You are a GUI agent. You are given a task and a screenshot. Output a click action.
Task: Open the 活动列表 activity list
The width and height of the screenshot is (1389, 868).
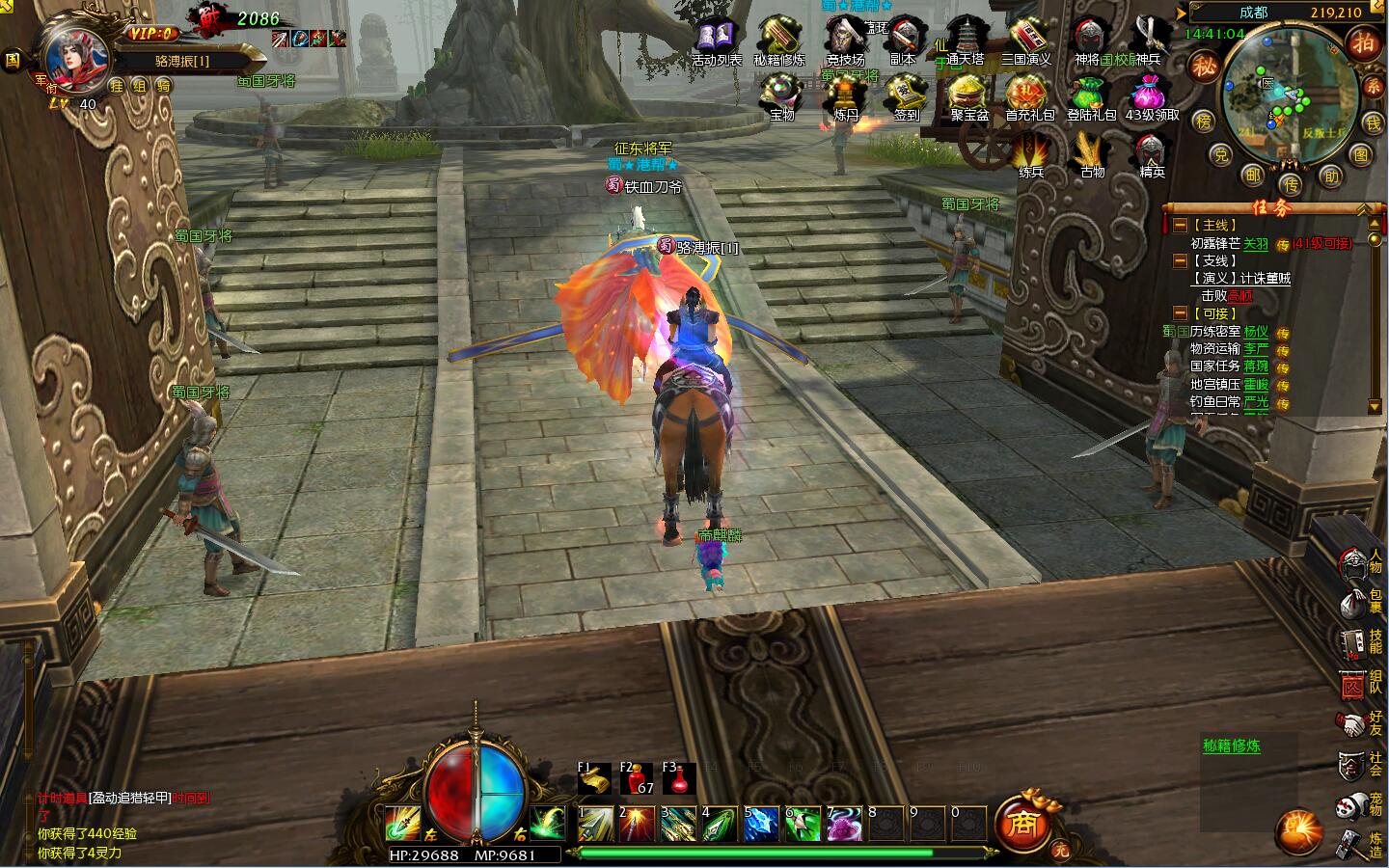pyautogui.click(x=716, y=40)
